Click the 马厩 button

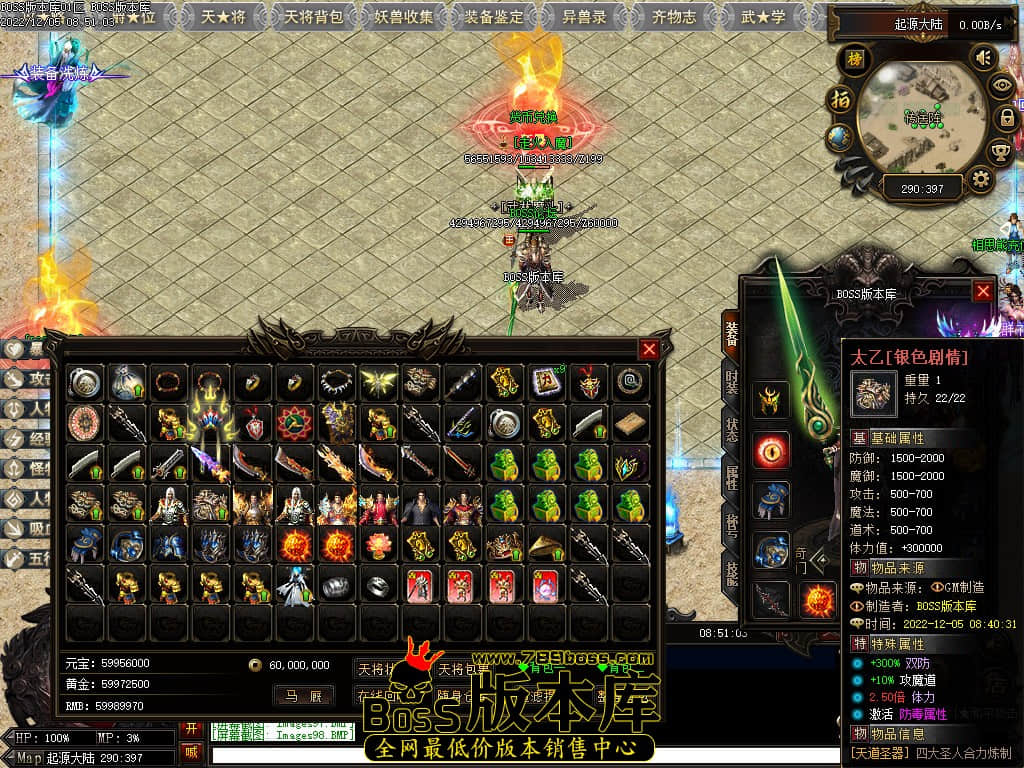point(303,695)
